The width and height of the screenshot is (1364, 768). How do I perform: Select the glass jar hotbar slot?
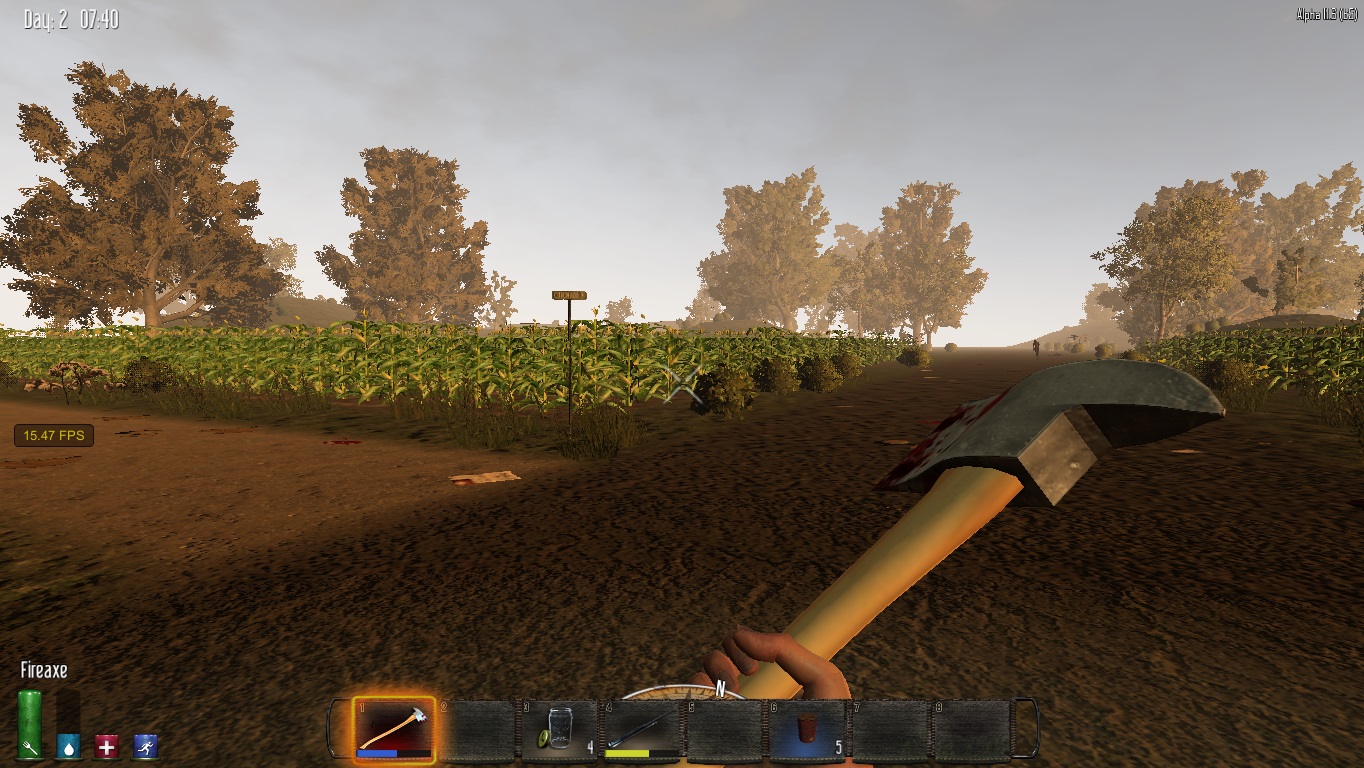point(559,729)
